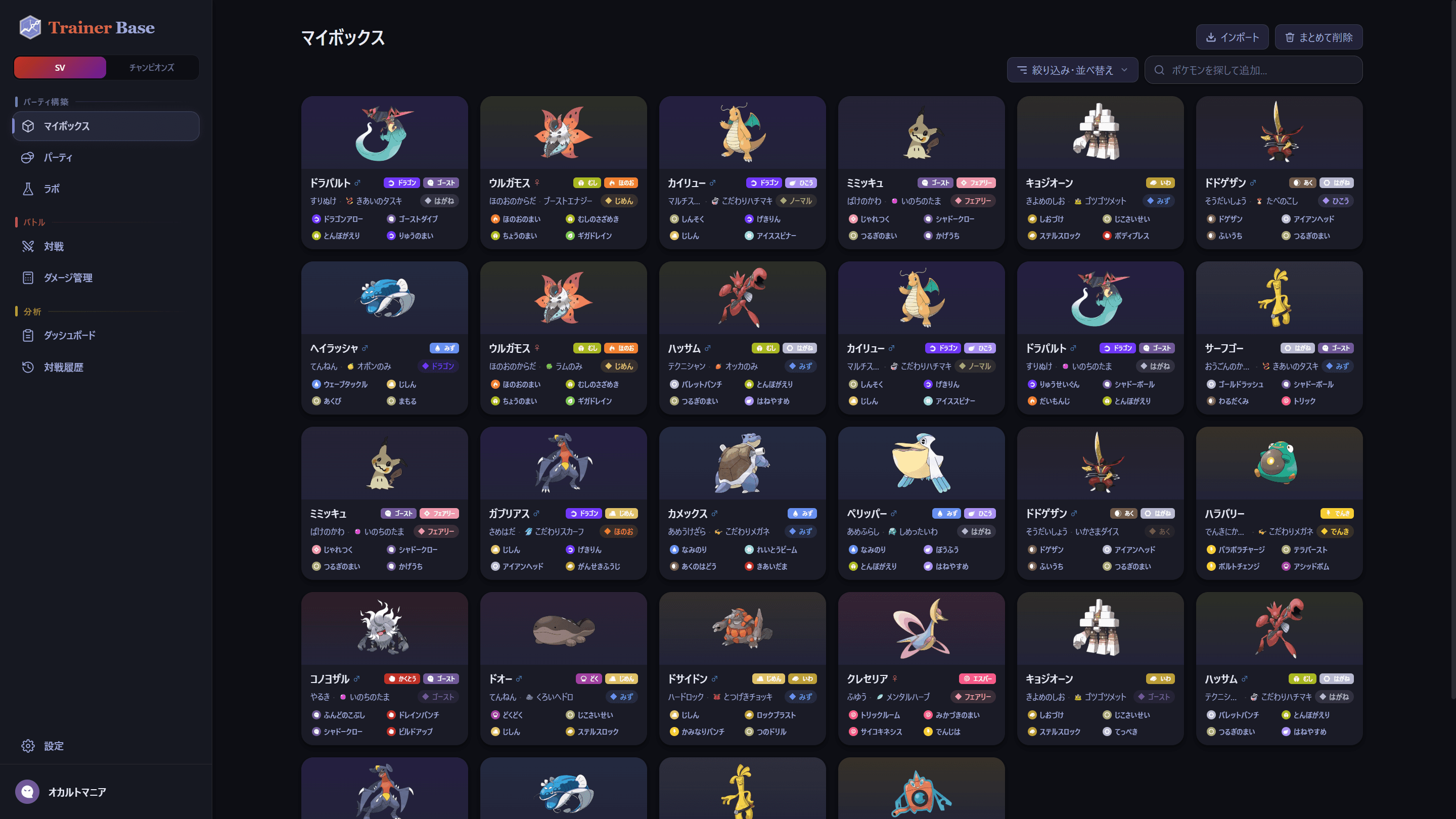
Task: Open ダメージ管理 from the sidebar
Action: click(69, 278)
